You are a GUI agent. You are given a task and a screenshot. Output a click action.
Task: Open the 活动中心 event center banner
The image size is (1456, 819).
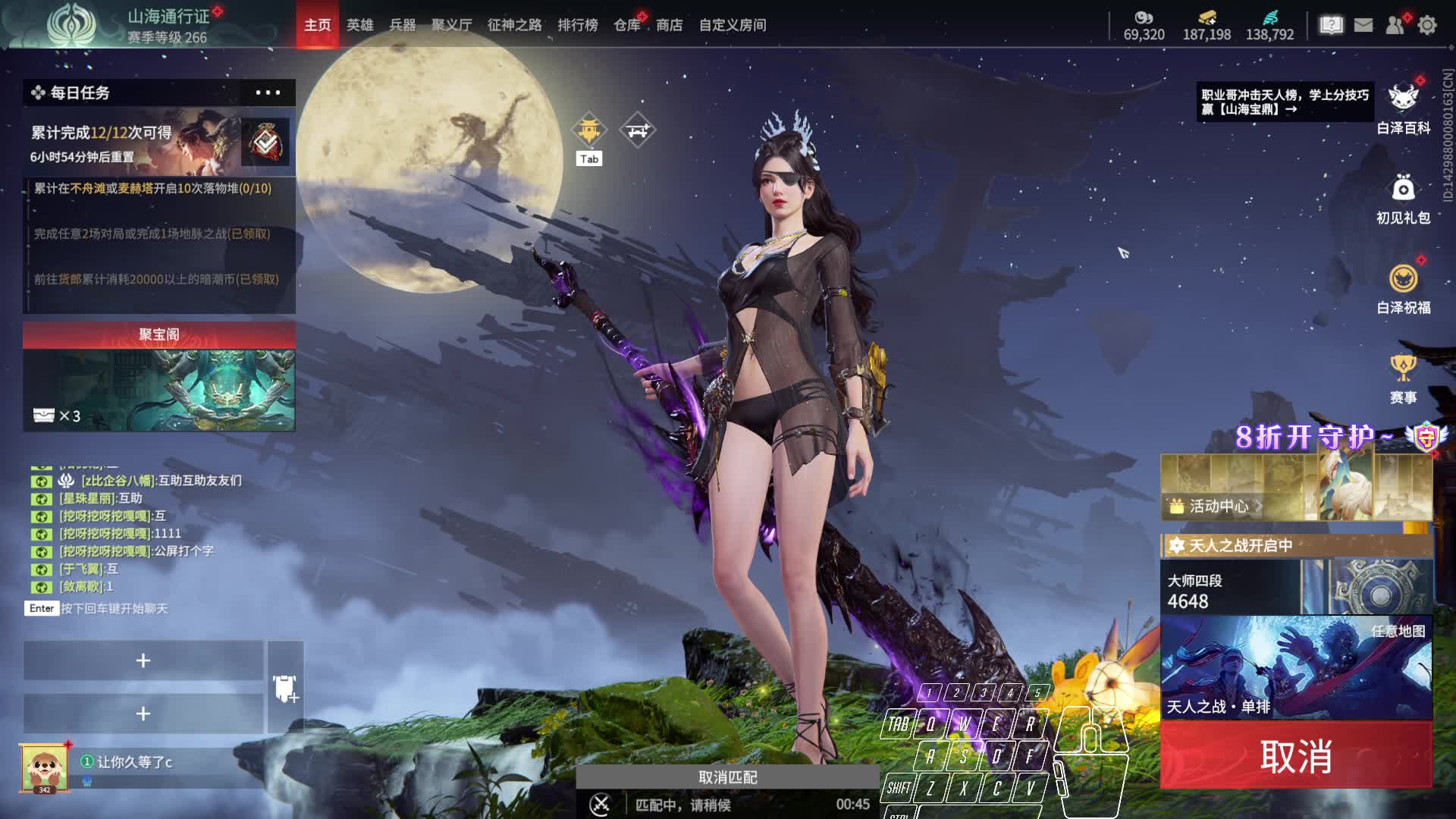click(x=1218, y=506)
